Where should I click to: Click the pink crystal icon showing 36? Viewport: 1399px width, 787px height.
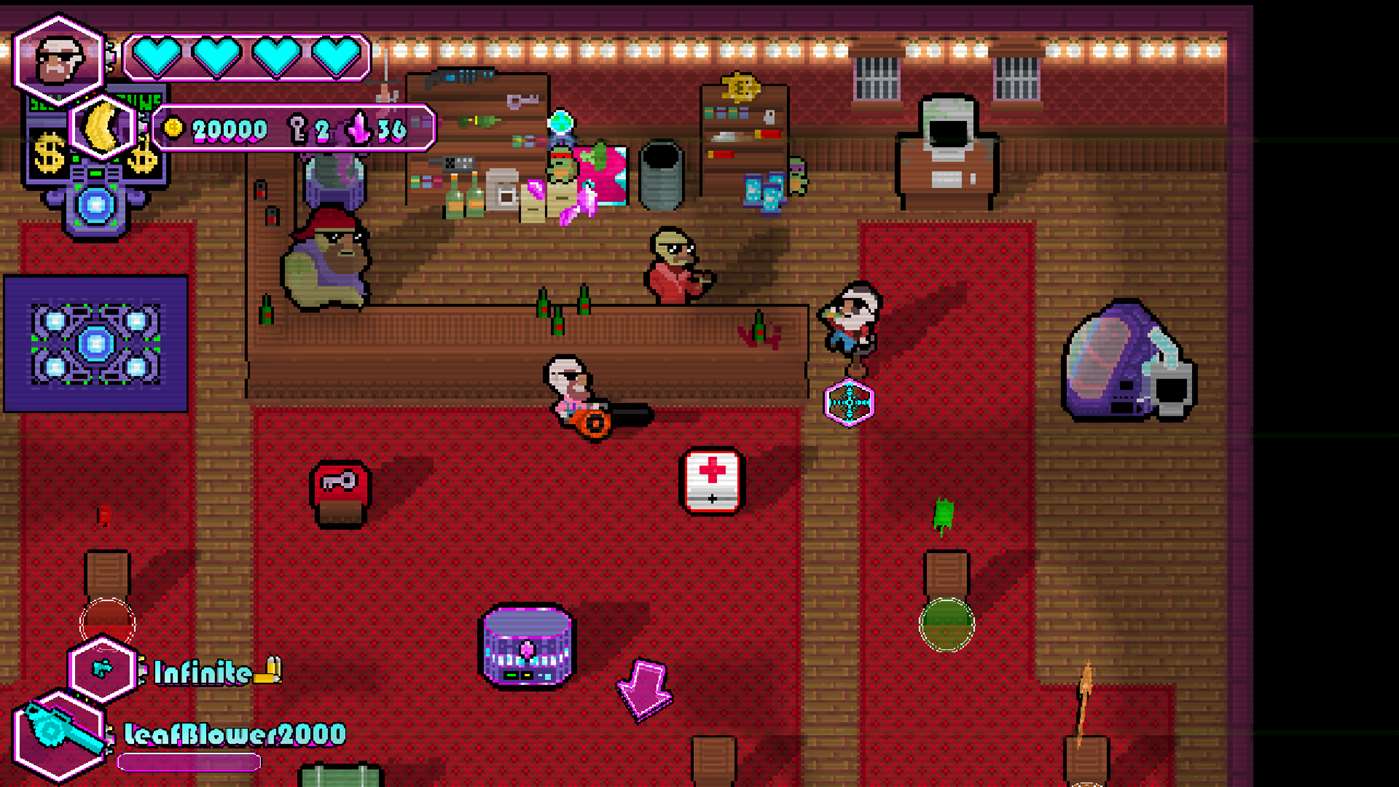coord(359,128)
